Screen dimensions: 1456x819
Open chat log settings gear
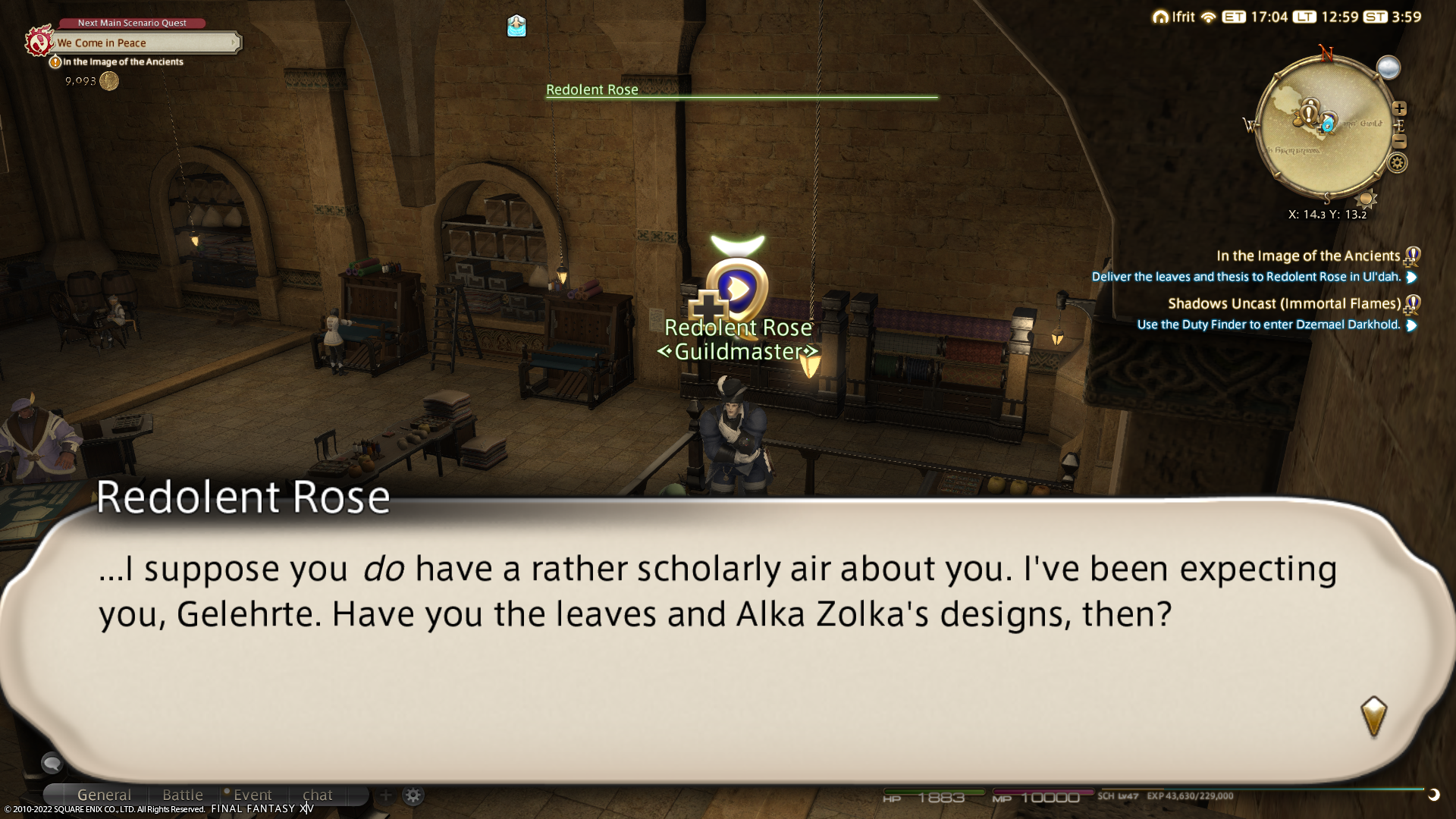(413, 795)
